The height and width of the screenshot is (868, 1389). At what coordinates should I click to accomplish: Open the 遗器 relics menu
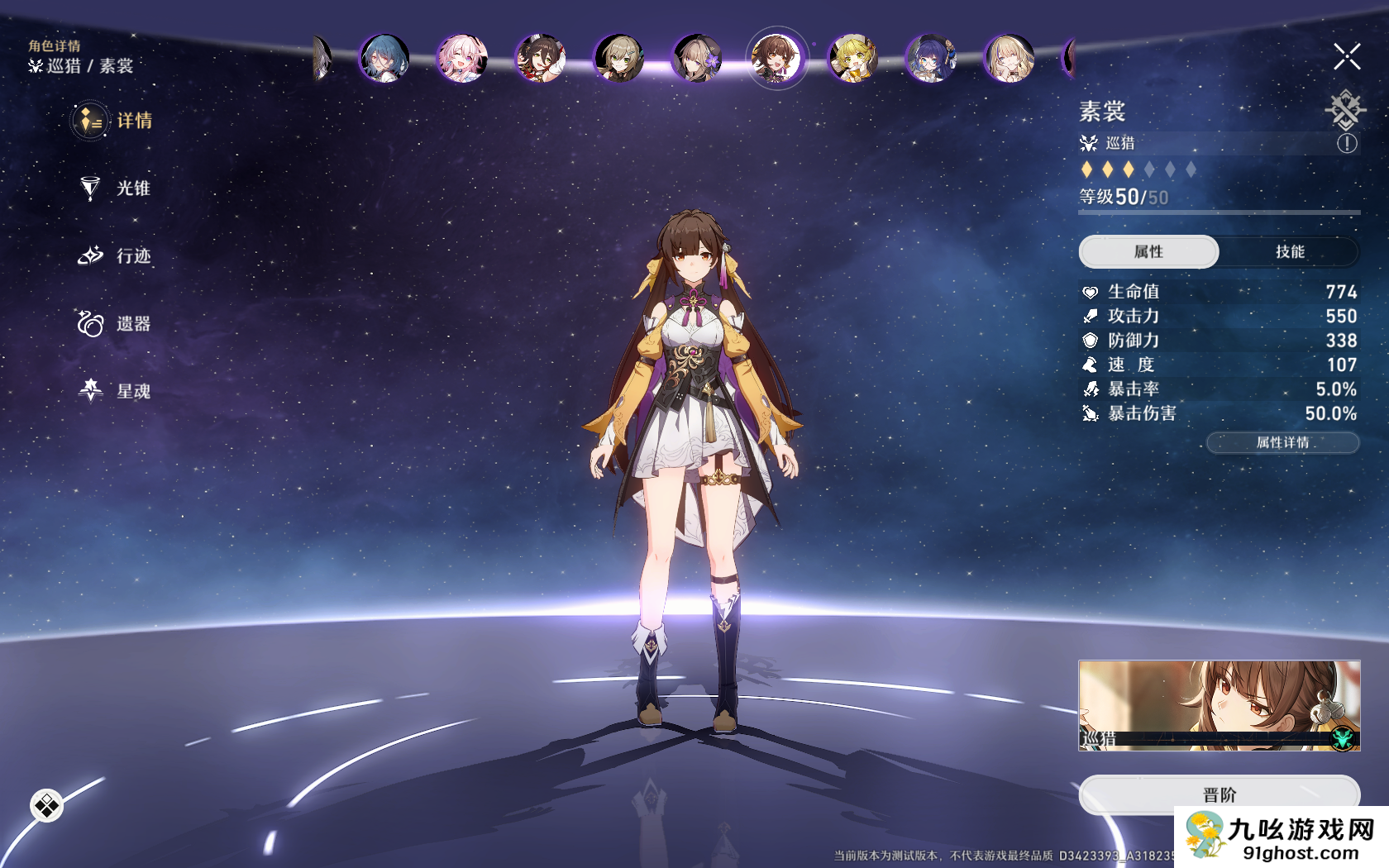tap(116, 324)
